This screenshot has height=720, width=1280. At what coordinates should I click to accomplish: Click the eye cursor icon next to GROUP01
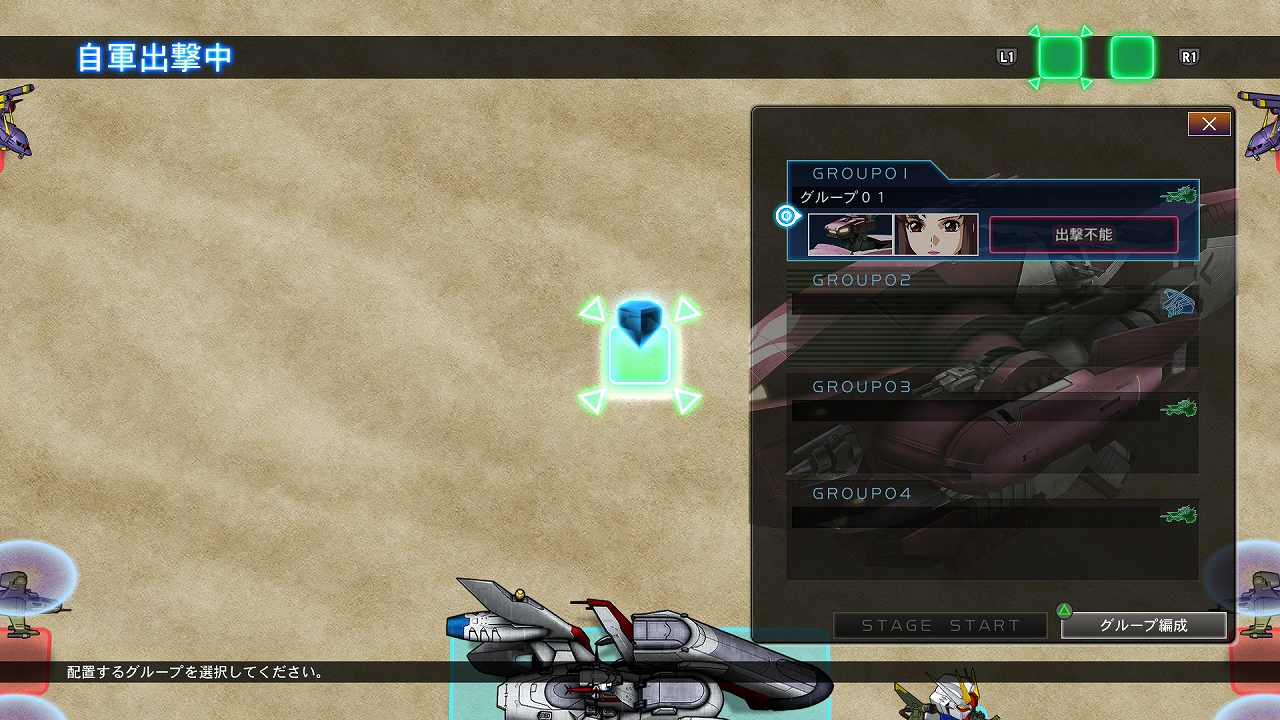tap(786, 214)
